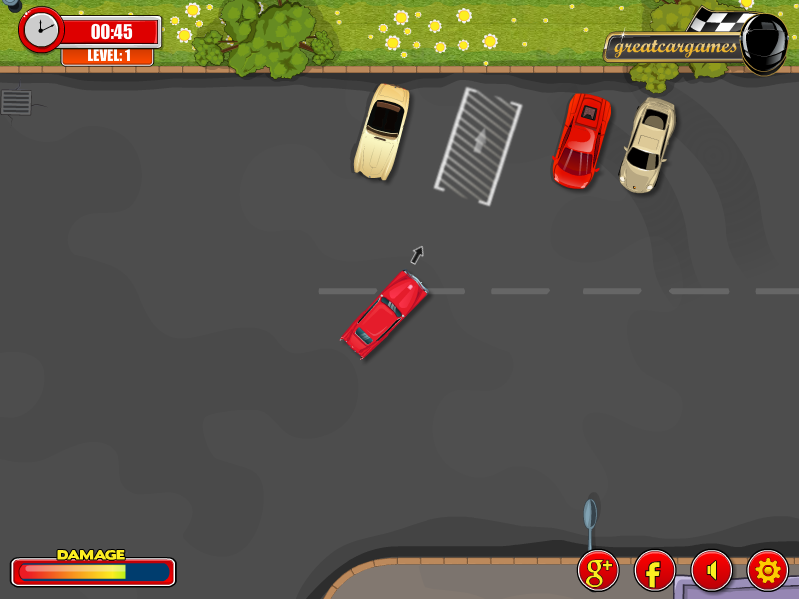Toggle the sound speaker button
This screenshot has width=799, height=599.
click(711, 571)
